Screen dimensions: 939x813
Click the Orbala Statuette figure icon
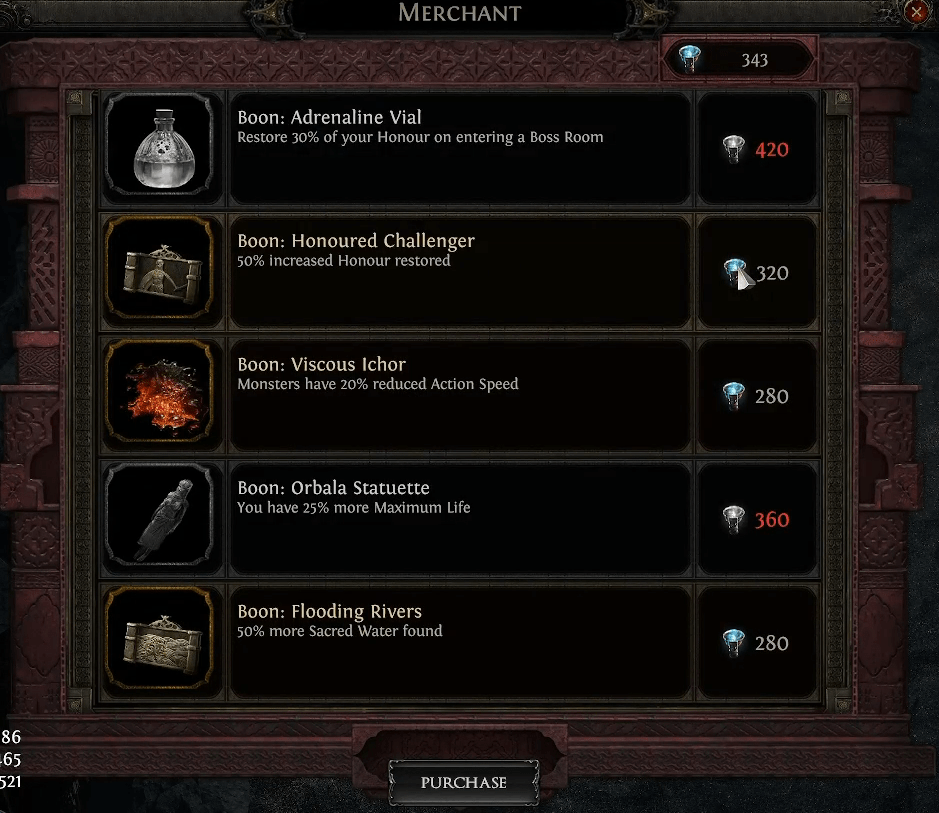[160, 519]
